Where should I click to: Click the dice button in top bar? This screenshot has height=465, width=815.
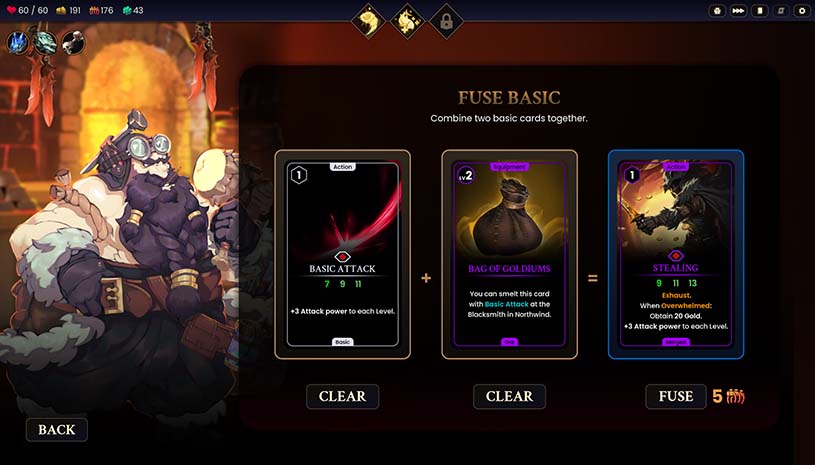[x=717, y=11]
